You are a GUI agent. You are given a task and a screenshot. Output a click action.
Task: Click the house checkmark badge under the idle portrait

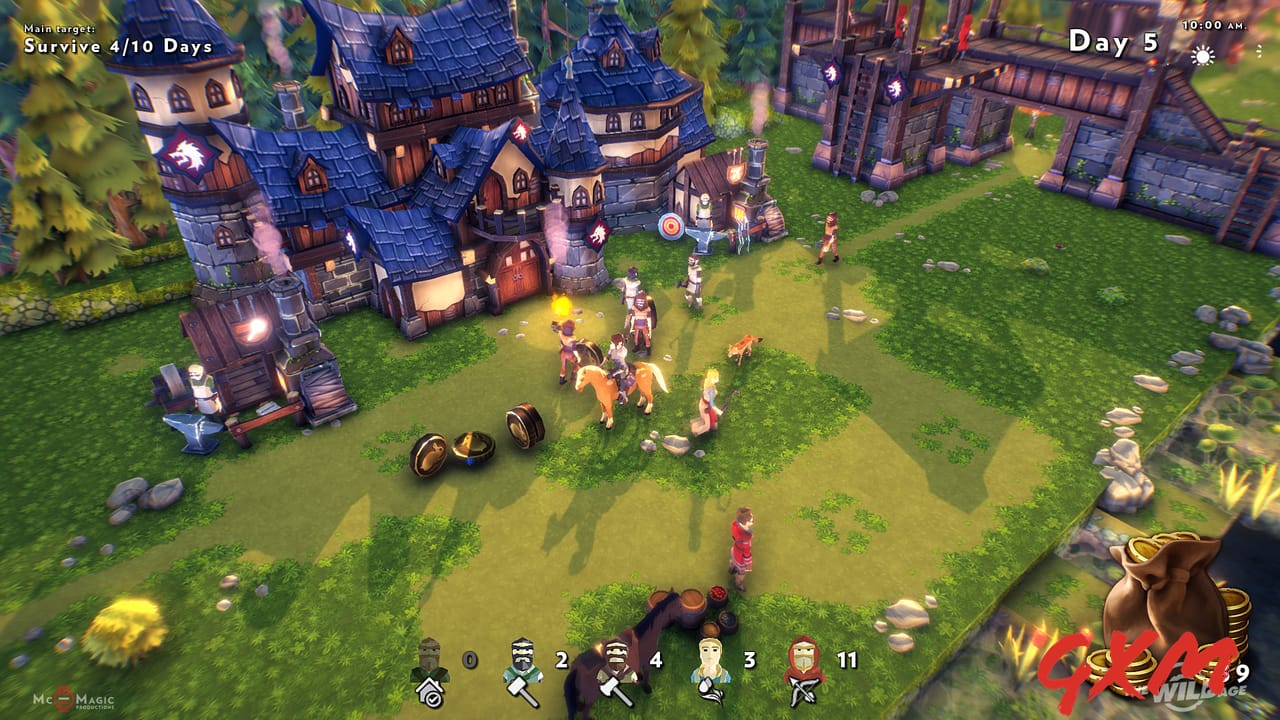(x=428, y=691)
